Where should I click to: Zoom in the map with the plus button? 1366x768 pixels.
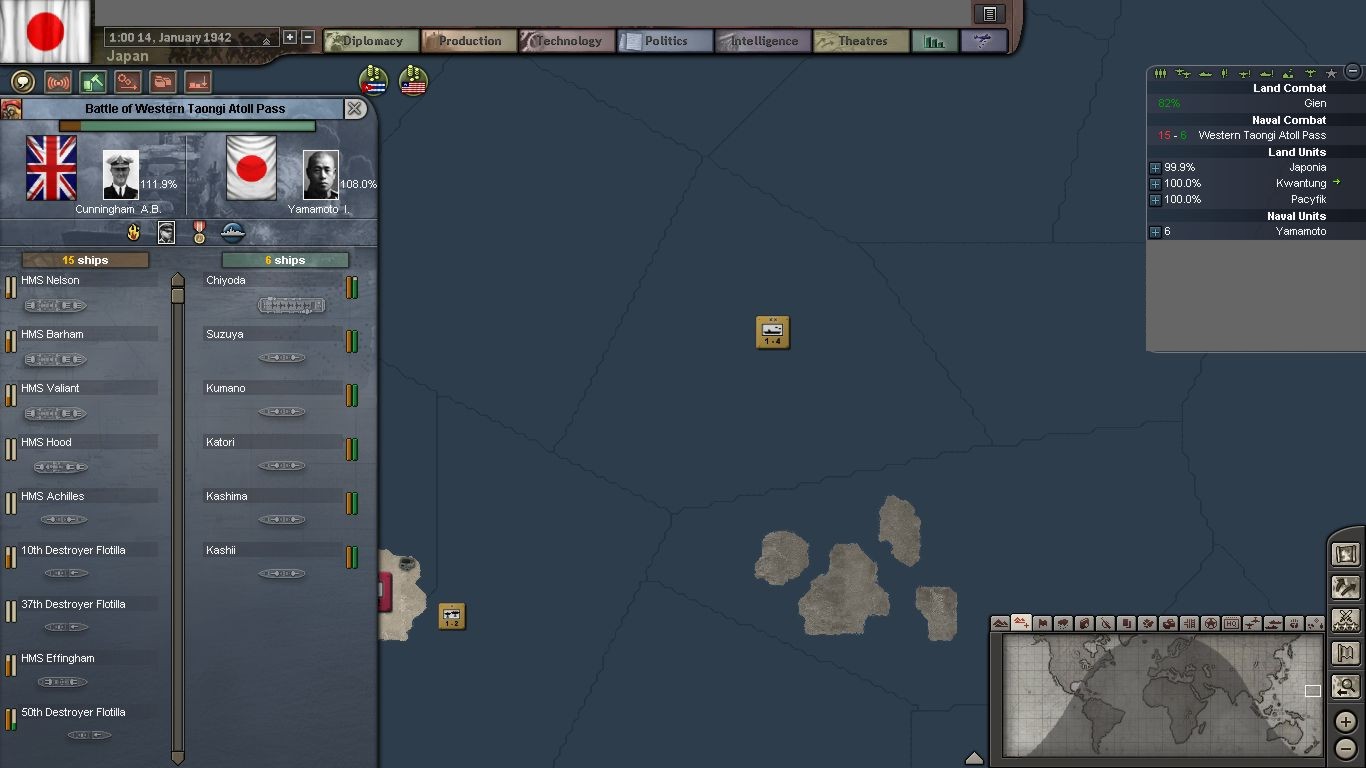point(1346,721)
